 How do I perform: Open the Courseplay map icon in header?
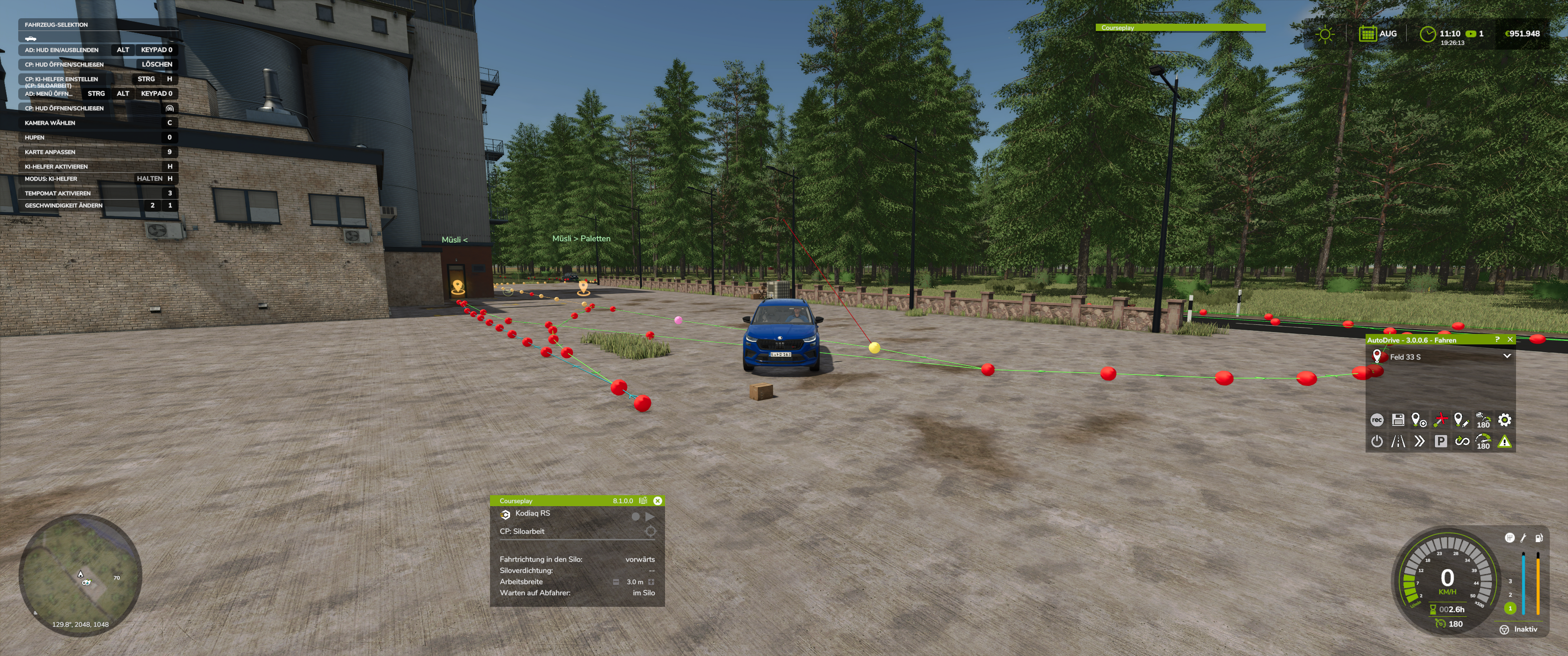coord(643,501)
